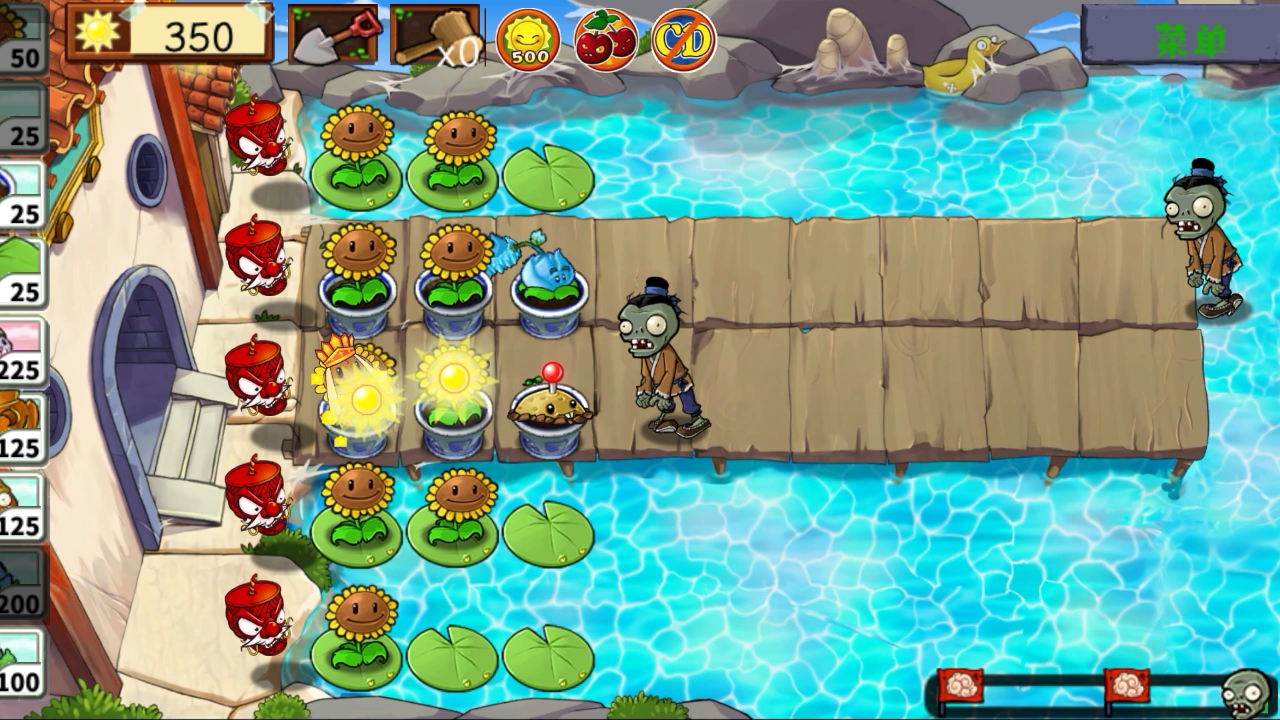Image resolution: width=1280 pixels, height=720 pixels.
Task: Use the cherry bomb power-up
Action: click(606, 40)
